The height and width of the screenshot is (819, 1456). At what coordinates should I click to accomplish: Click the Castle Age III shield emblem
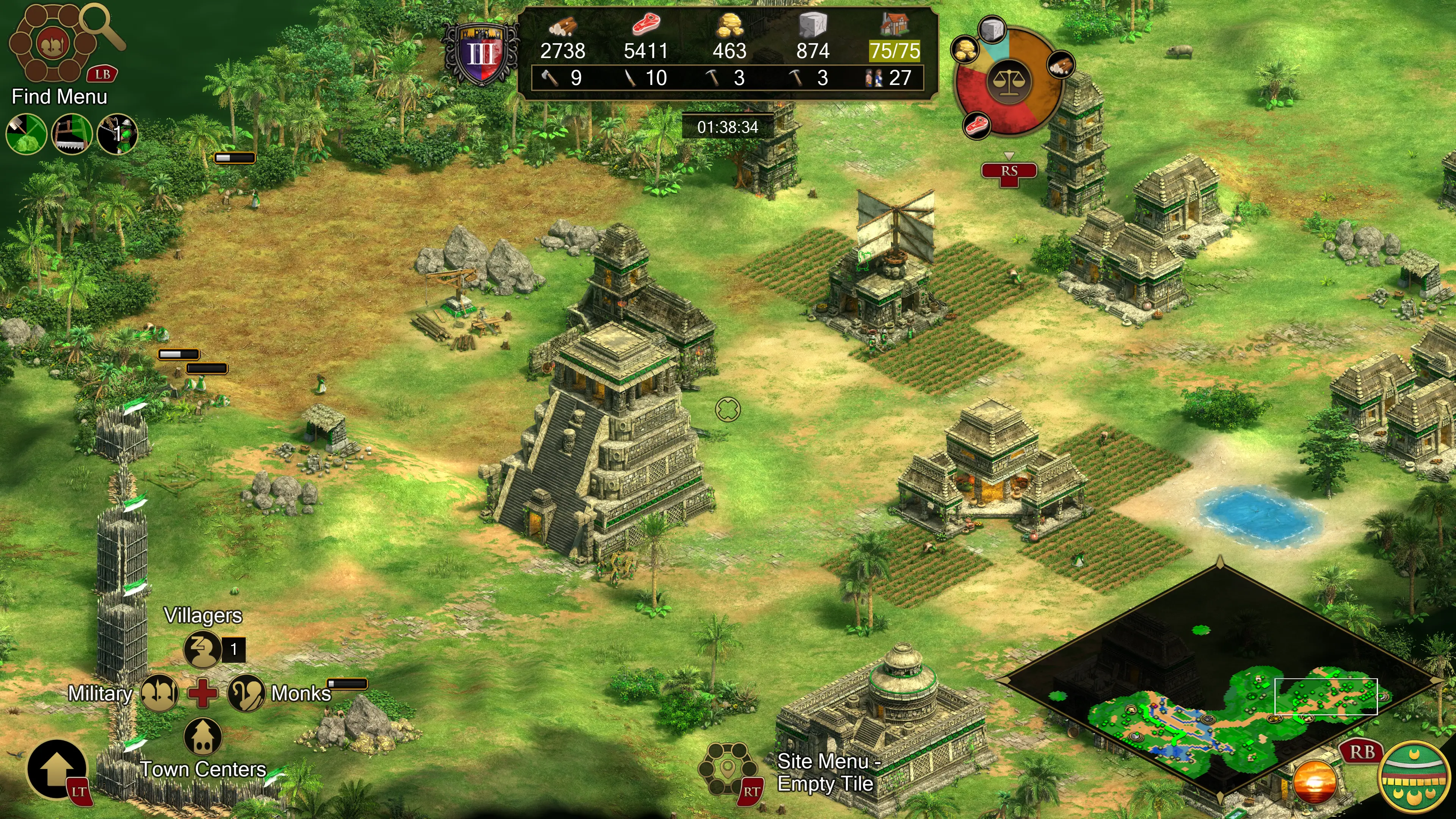[x=481, y=54]
